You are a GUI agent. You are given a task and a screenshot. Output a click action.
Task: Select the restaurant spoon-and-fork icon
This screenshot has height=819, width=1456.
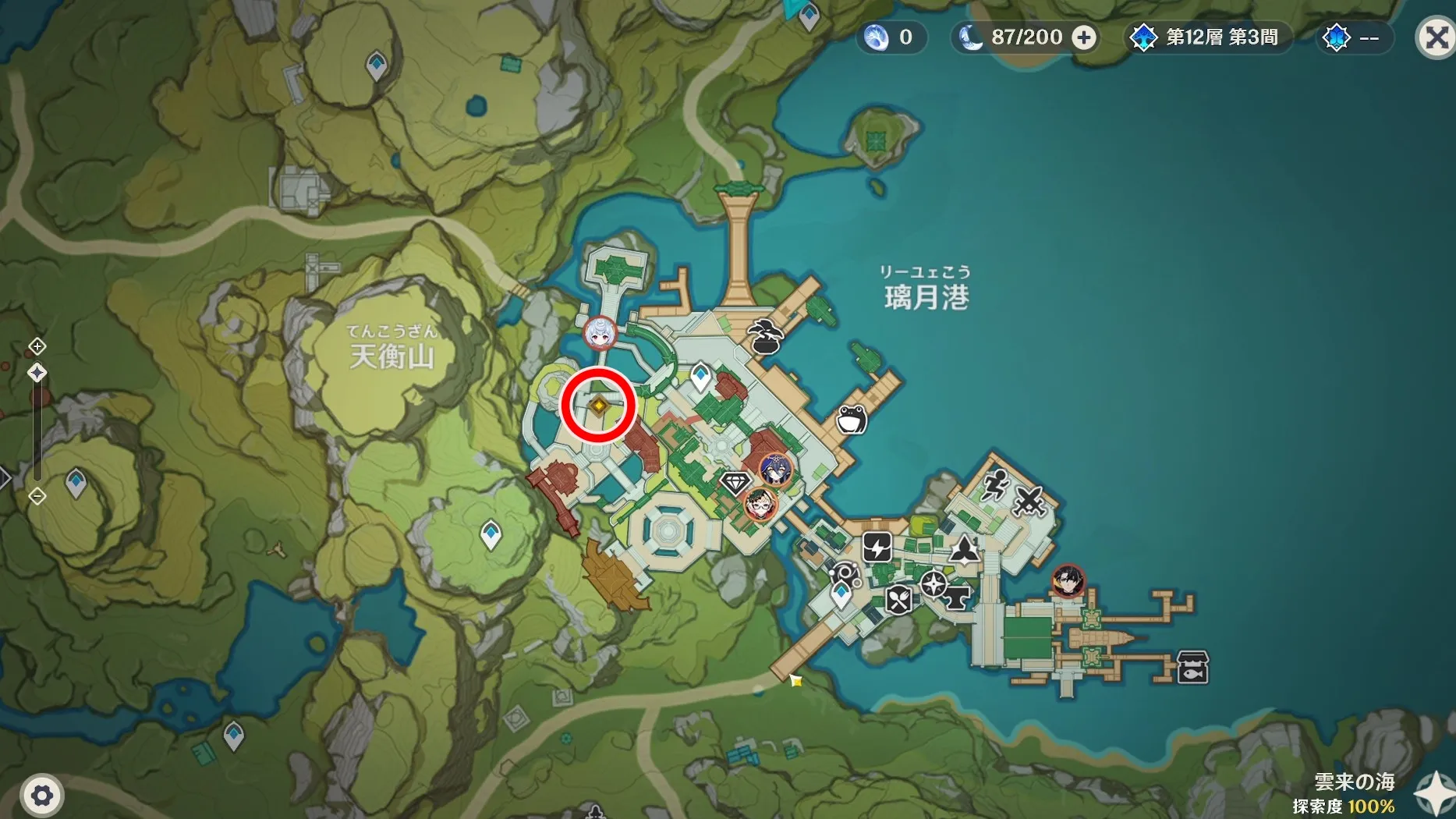click(x=897, y=601)
